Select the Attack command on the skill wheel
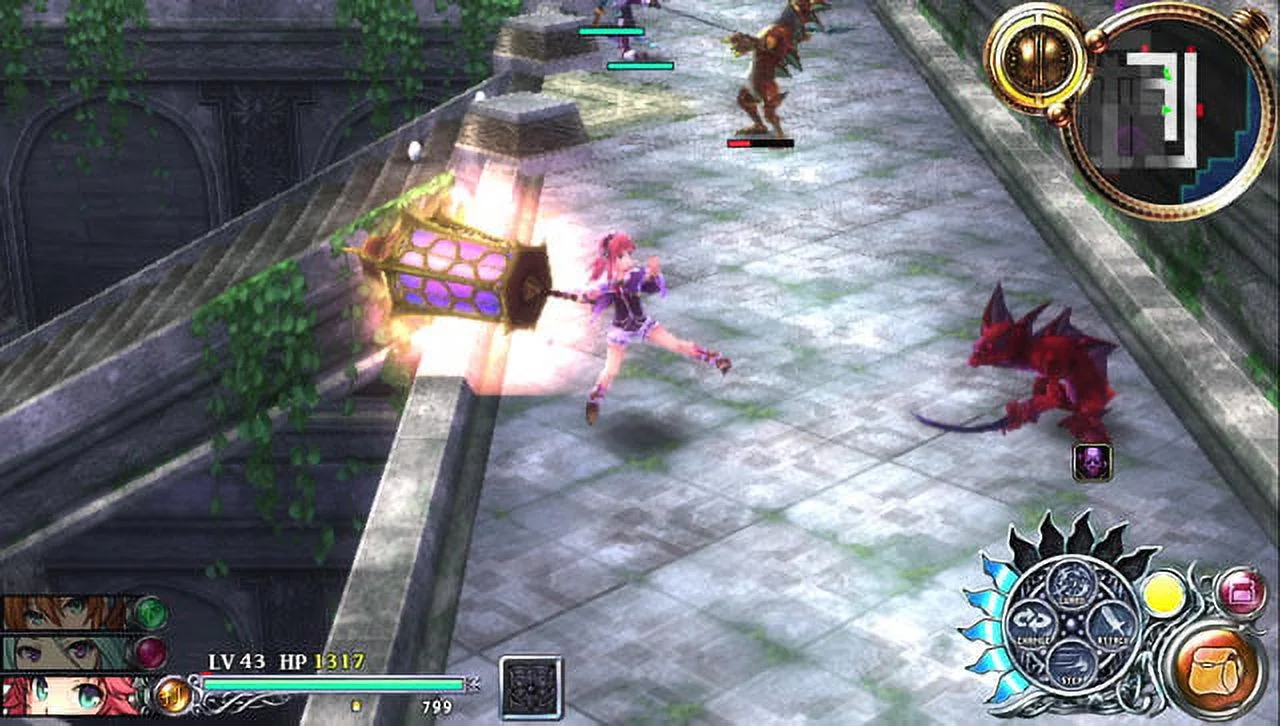Image resolution: width=1280 pixels, height=726 pixels. (x=1112, y=623)
